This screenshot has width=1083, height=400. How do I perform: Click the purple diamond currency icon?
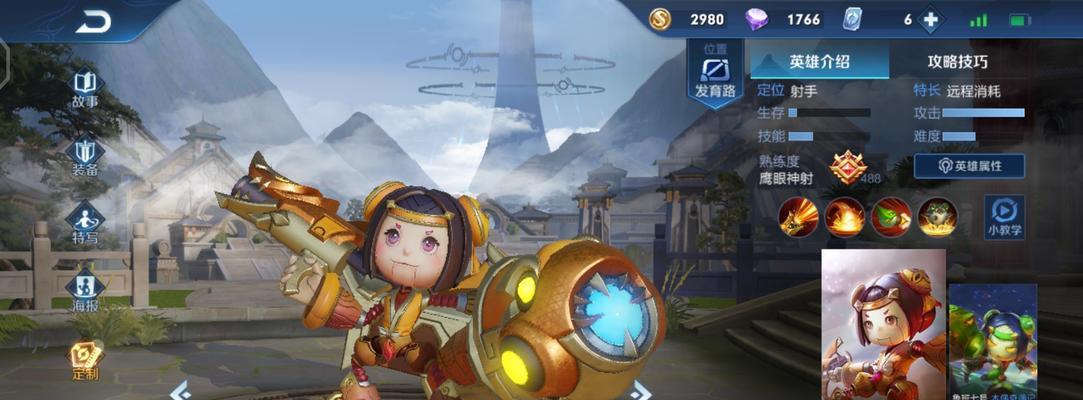(759, 20)
